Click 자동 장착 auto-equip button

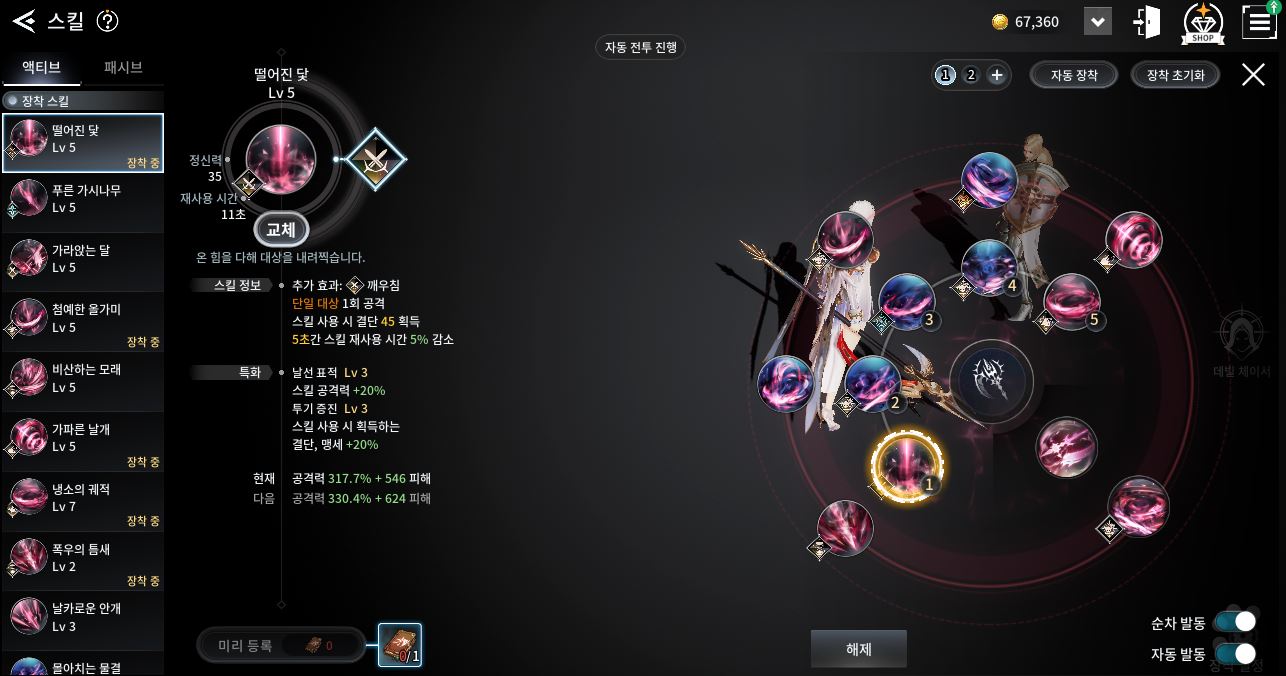pos(1074,75)
